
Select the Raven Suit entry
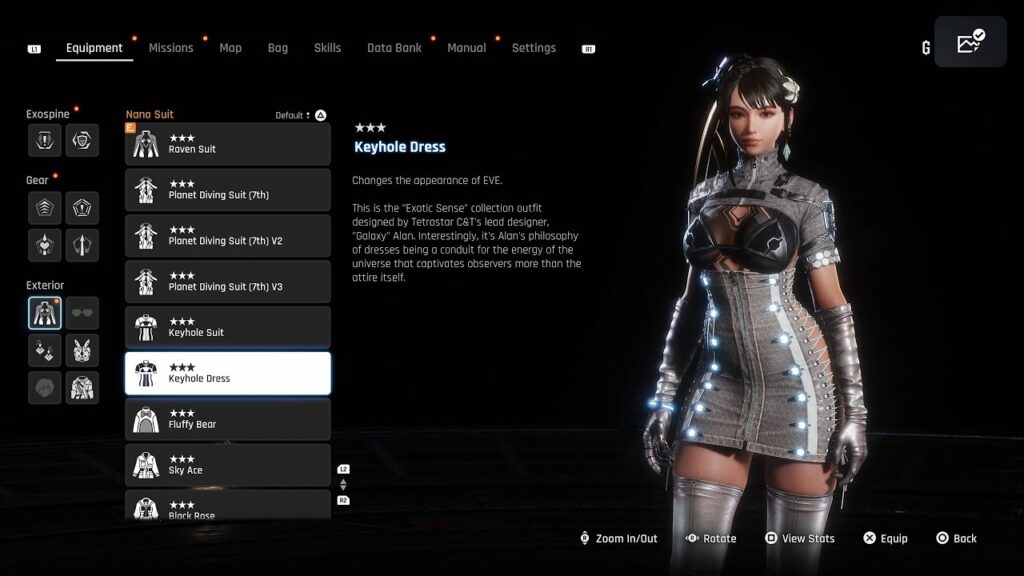228,144
